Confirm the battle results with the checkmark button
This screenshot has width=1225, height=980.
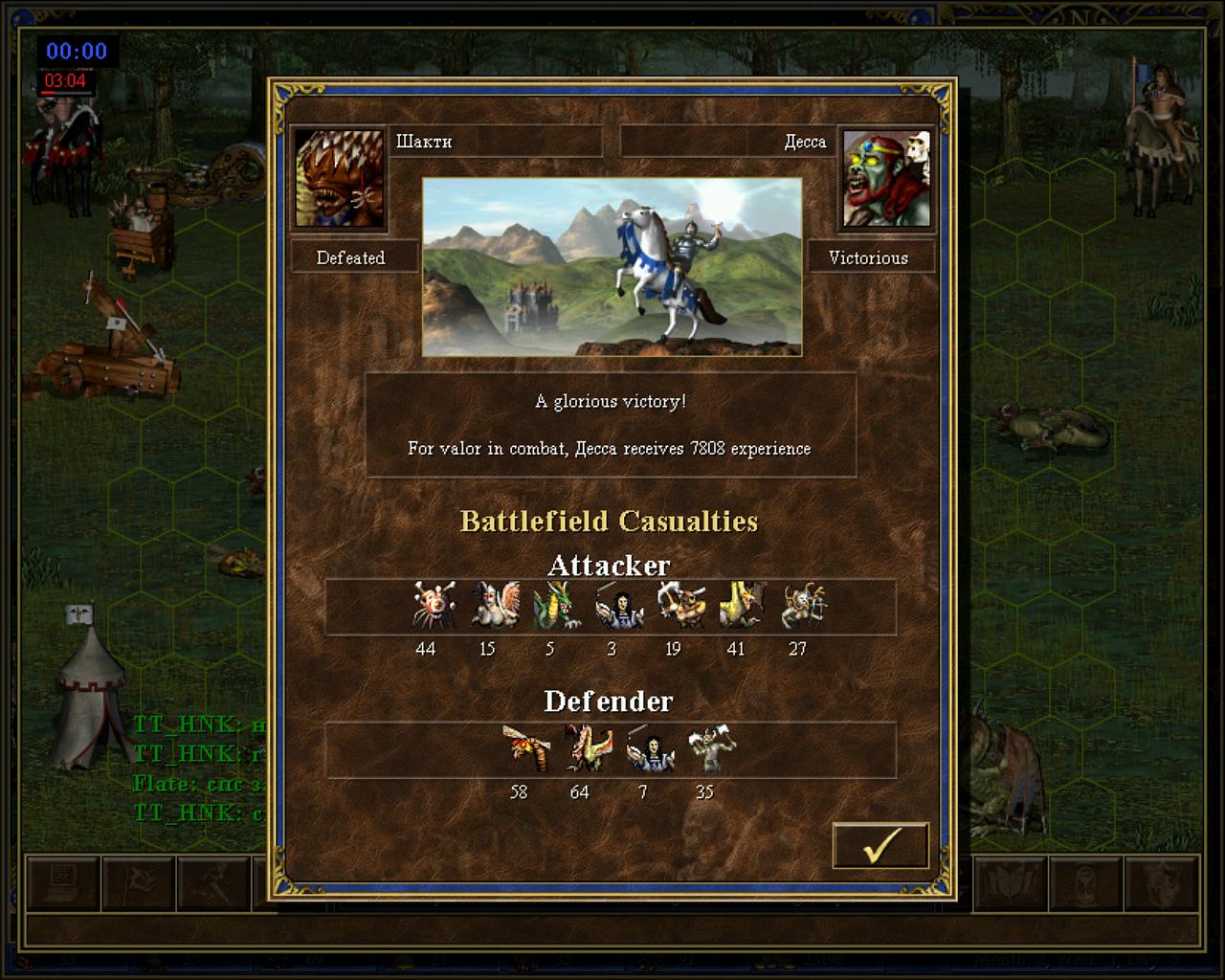(880, 845)
